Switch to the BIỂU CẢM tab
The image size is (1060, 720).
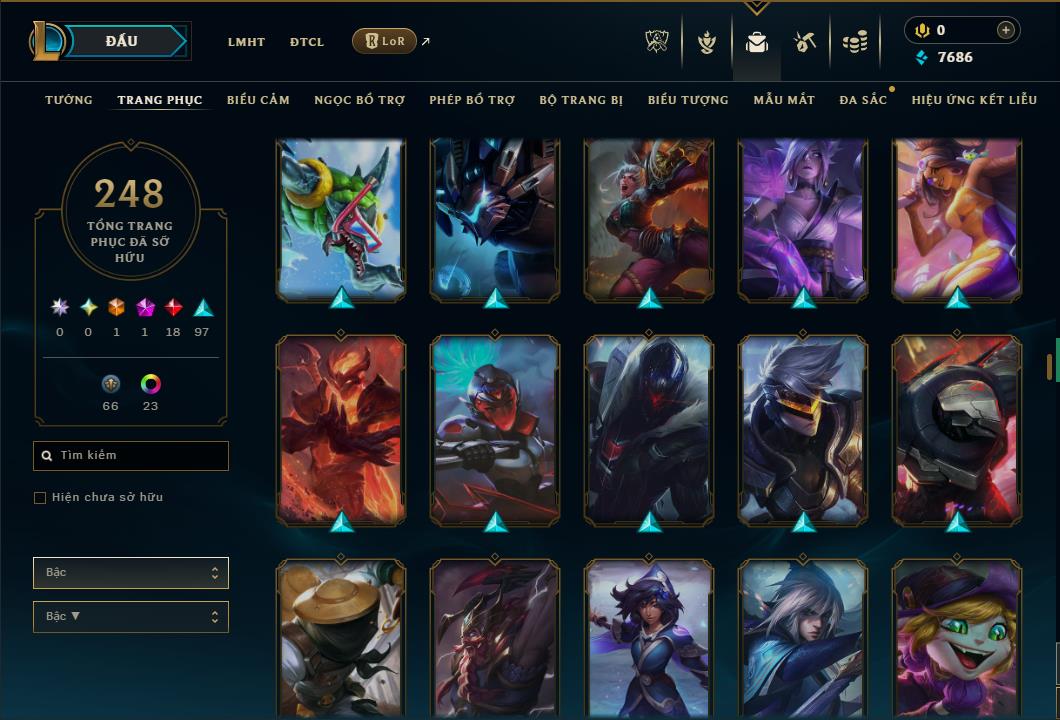click(x=258, y=100)
